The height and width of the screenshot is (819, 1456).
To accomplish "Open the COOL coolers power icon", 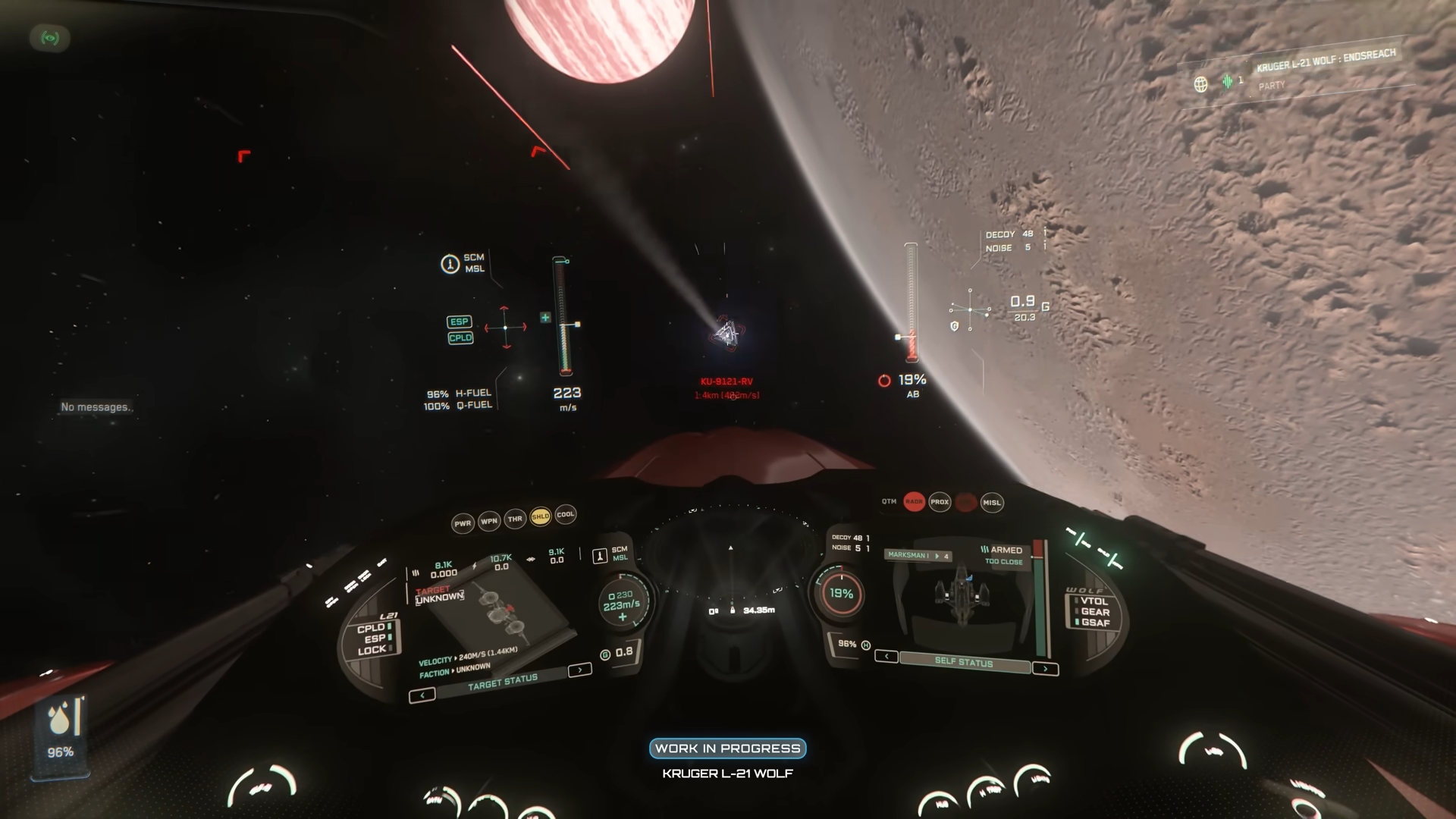I will (566, 515).
